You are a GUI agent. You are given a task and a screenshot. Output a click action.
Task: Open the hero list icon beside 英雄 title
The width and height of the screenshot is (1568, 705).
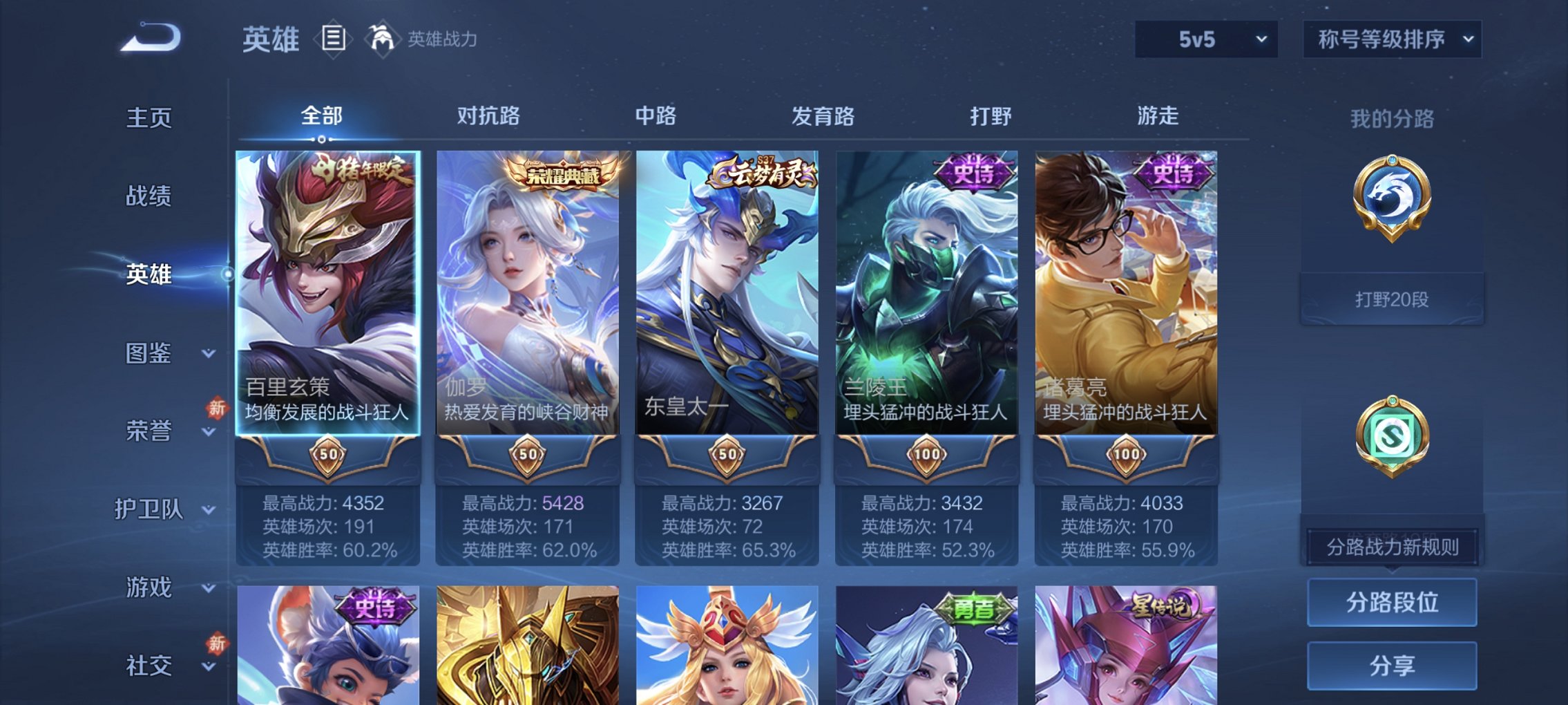[334, 39]
